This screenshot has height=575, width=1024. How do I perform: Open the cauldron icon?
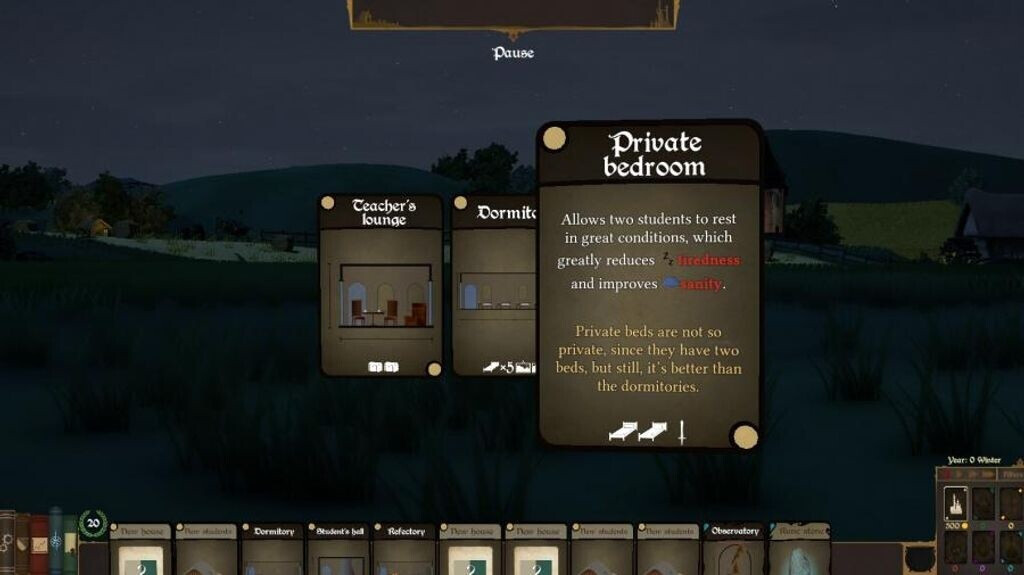(x=919, y=557)
